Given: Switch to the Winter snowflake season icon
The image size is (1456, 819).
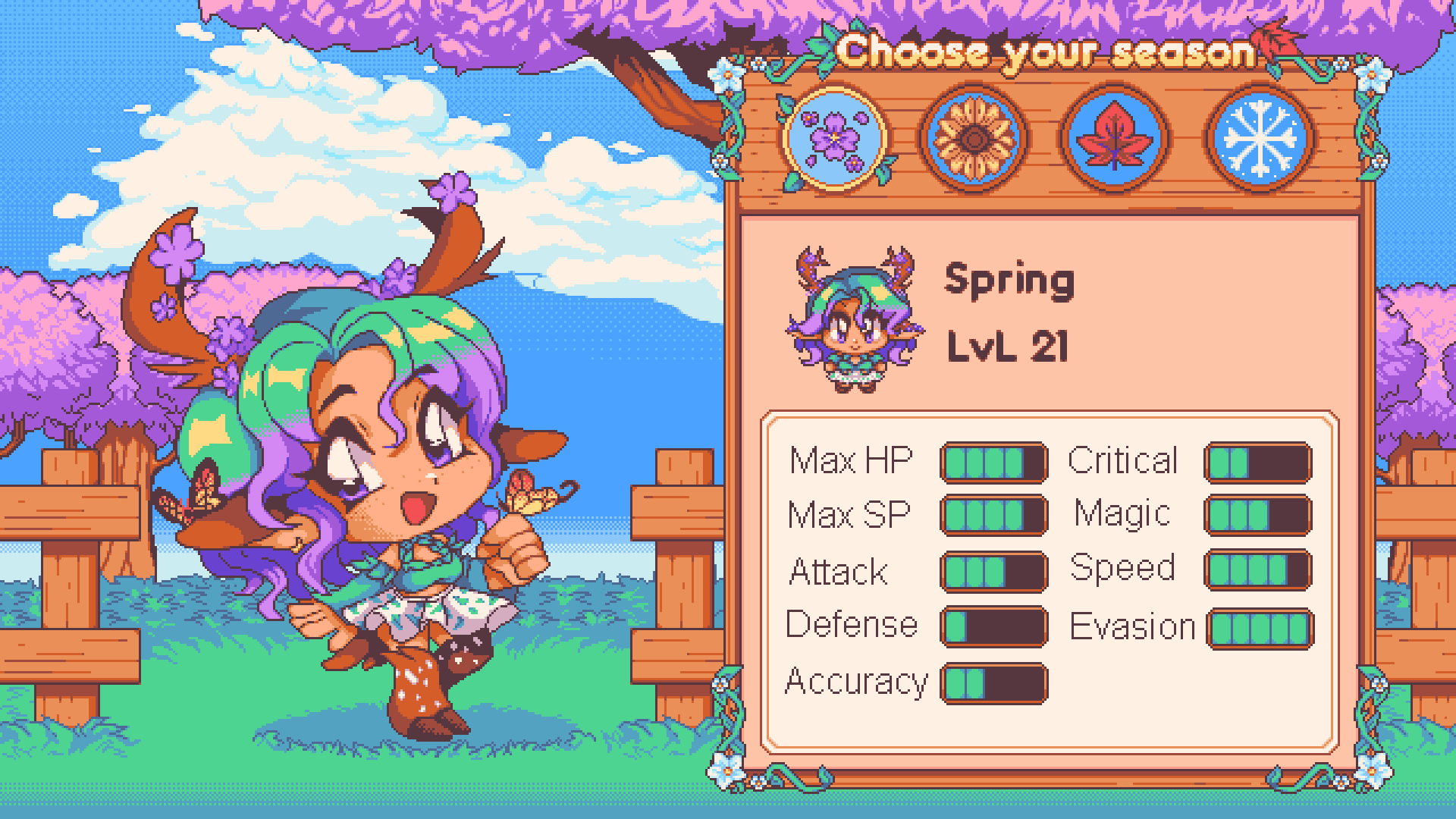Looking at the screenshot, I should 1260,139.
